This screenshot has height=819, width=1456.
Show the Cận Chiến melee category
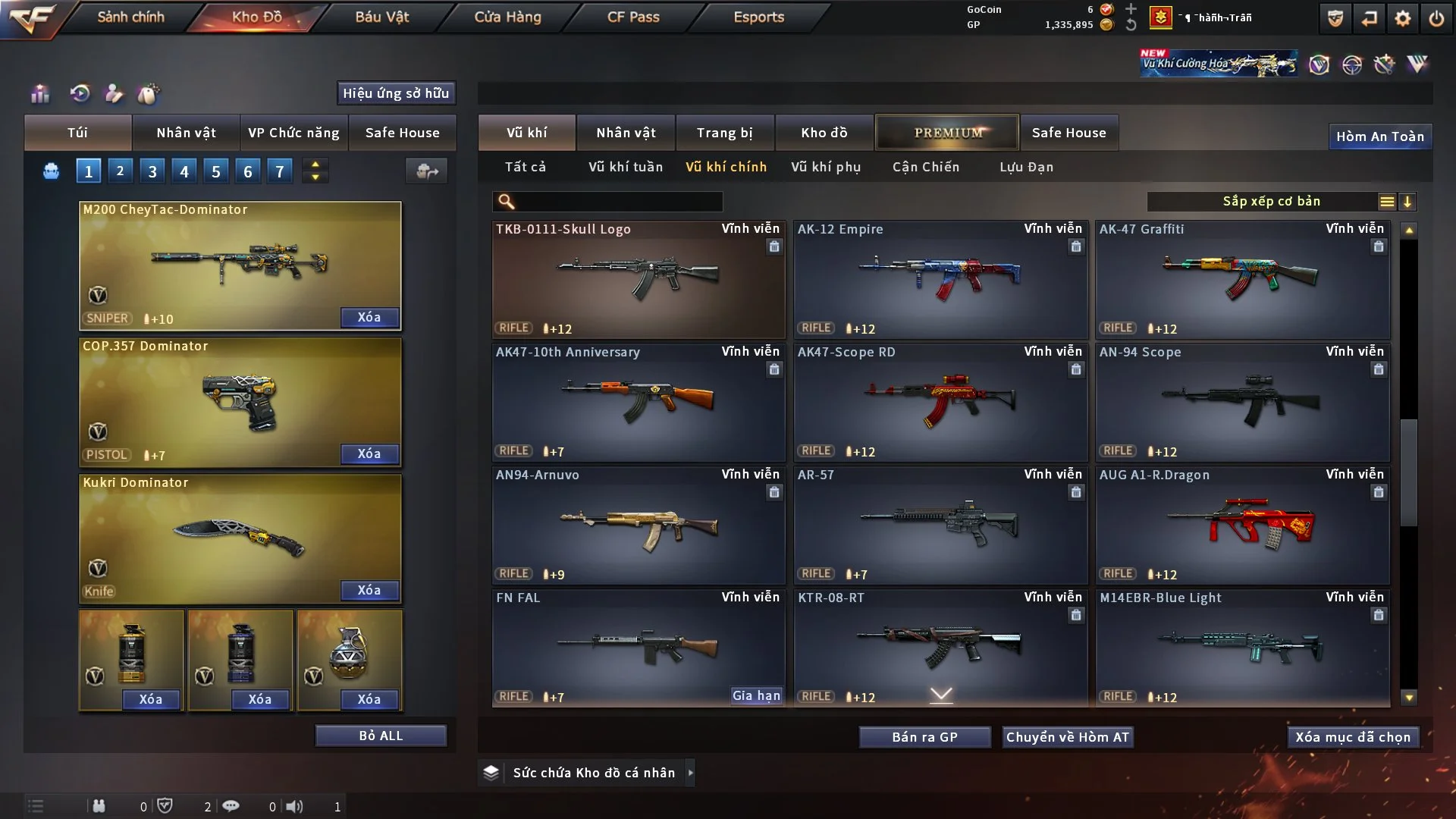coord(926,167)
